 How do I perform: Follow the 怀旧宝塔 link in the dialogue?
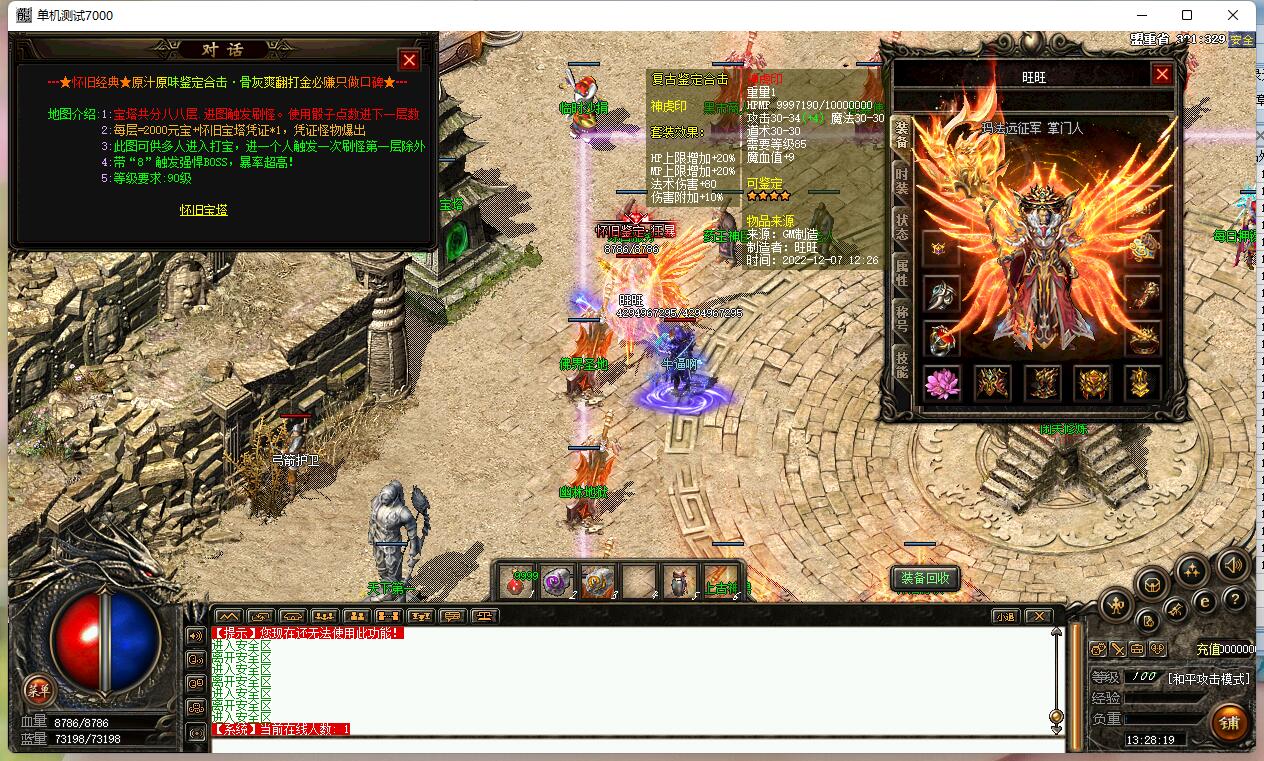click(x=204, y=210)
